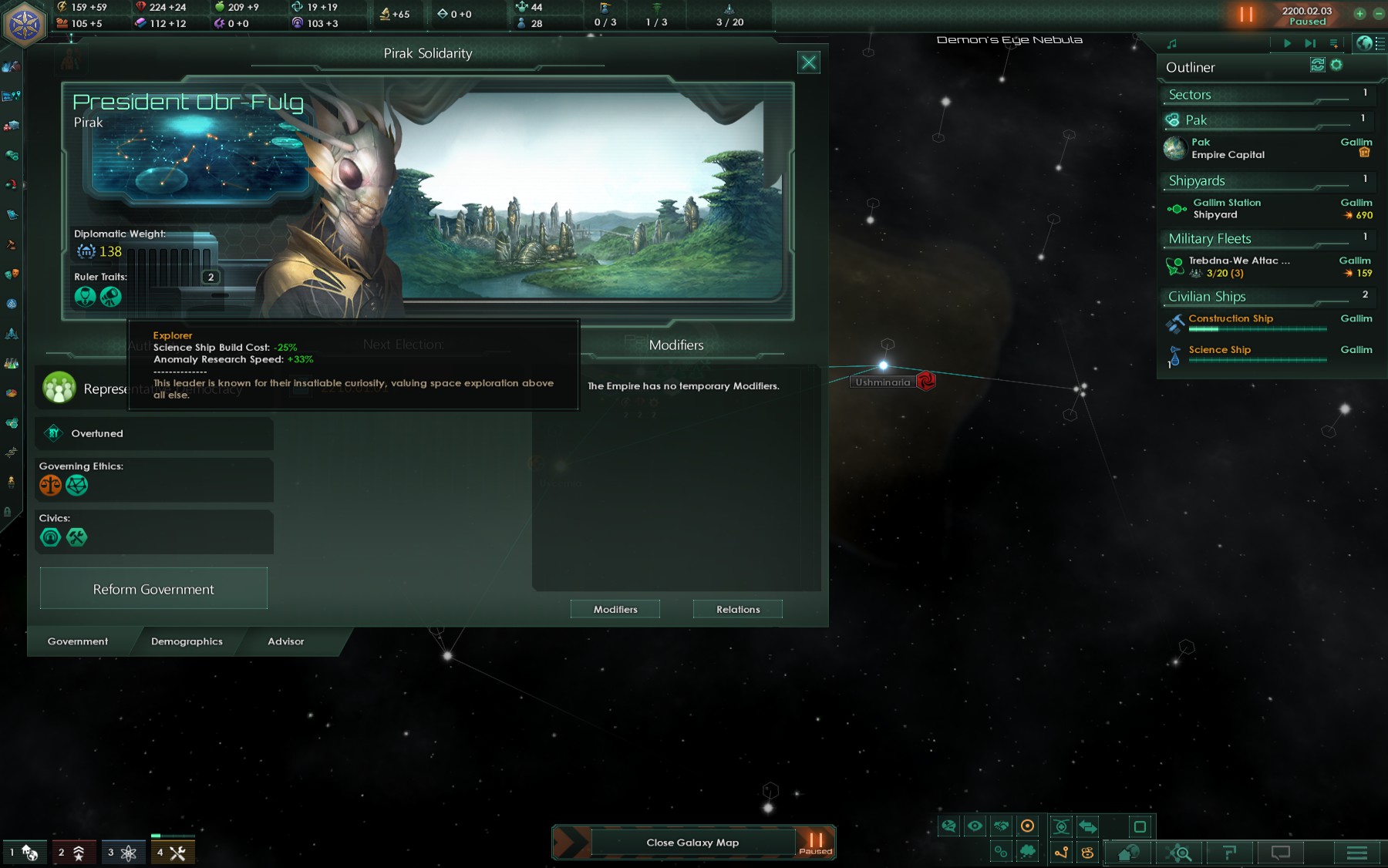Click the Reform Government button

coord(153,588)
